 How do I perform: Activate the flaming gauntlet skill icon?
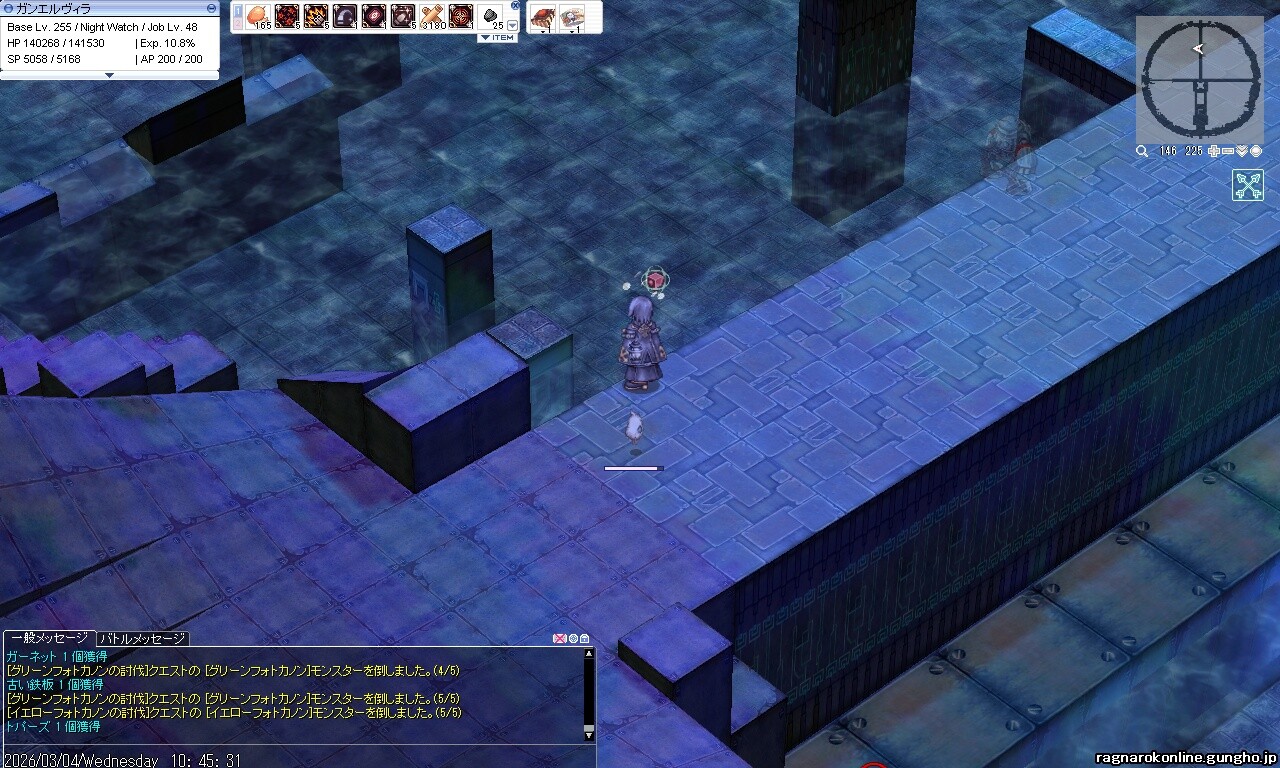click(x=316, y=16)
